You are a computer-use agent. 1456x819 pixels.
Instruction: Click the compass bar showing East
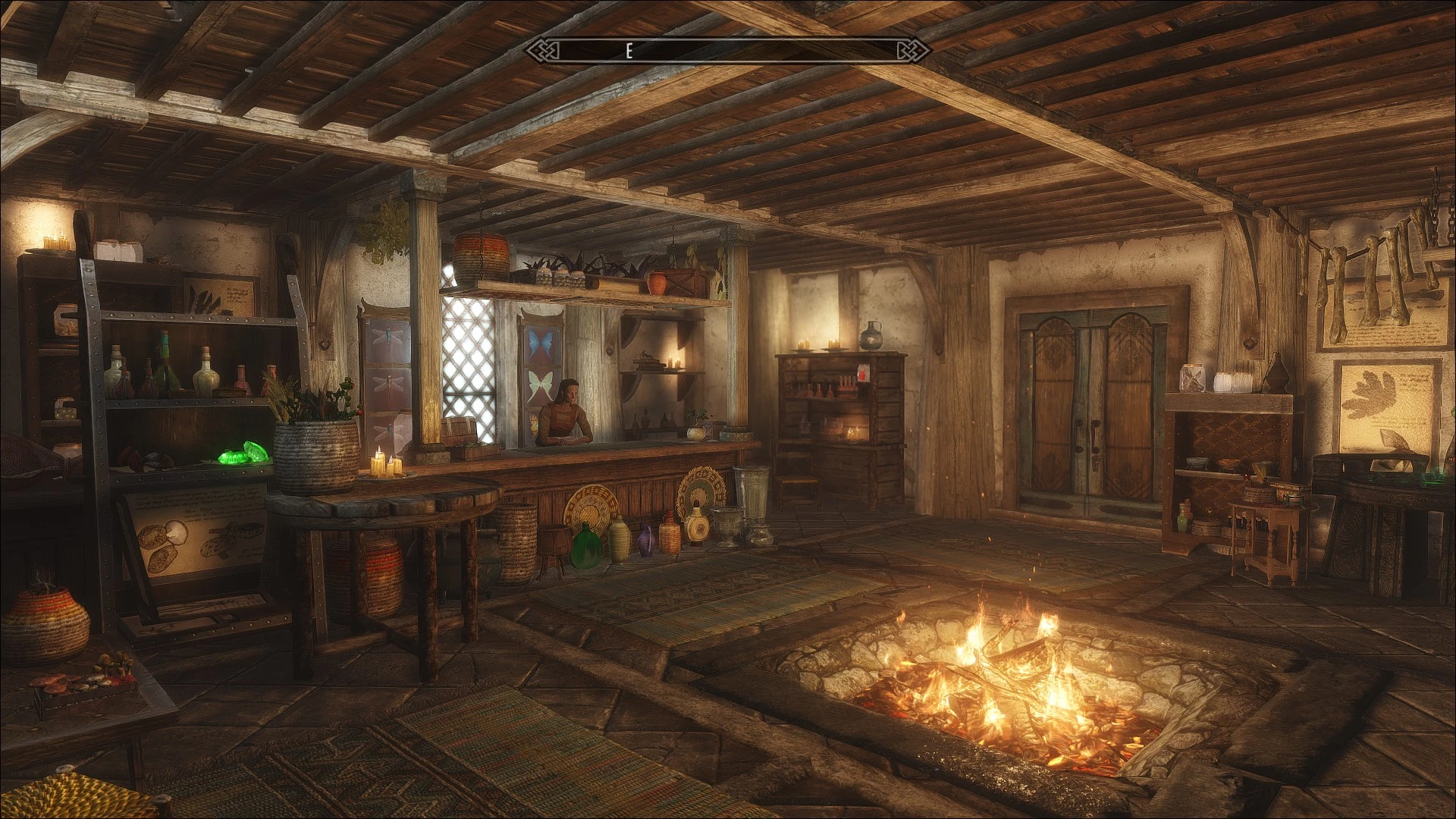coord(728,51)
